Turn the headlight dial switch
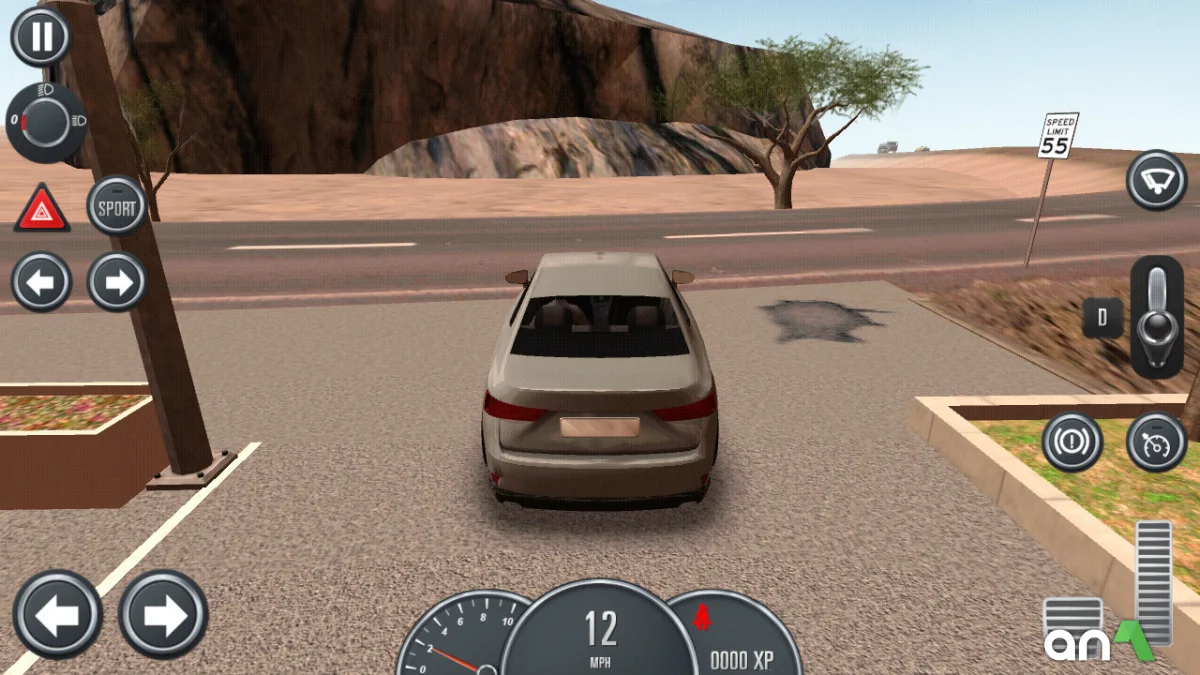The image size is (1200, 675). 46,123
